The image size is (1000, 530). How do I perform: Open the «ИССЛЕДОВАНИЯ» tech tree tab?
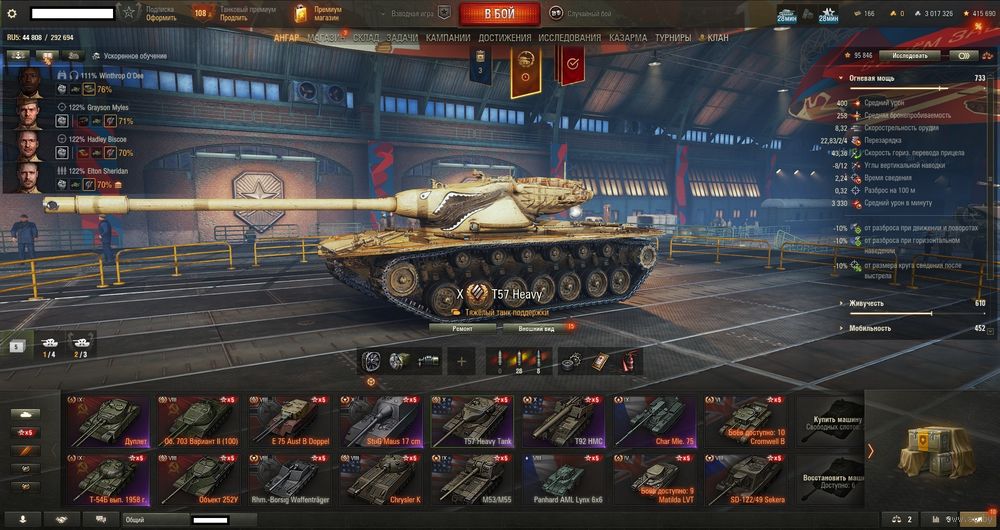(570, 38)
